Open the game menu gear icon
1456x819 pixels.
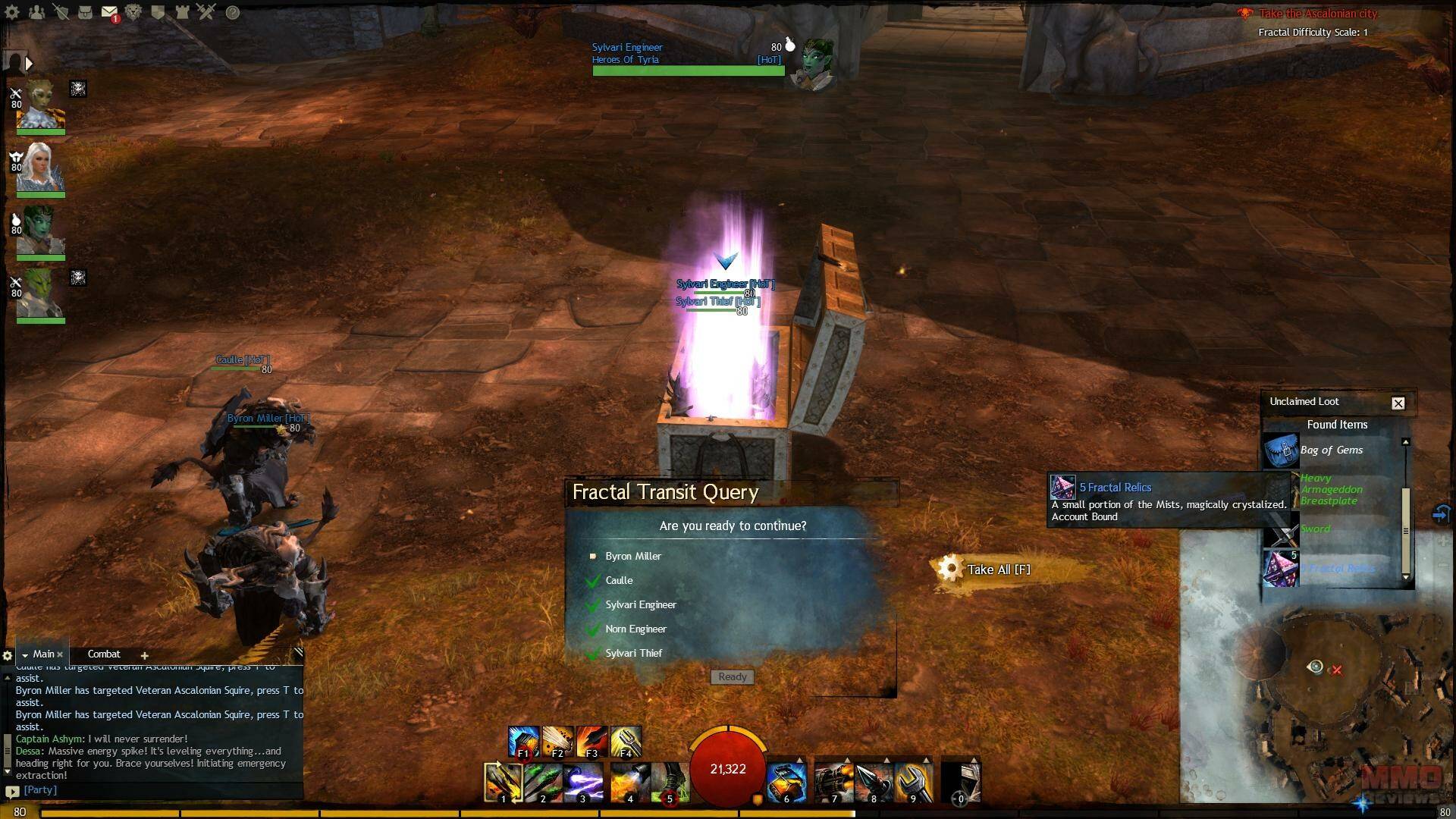12,12
